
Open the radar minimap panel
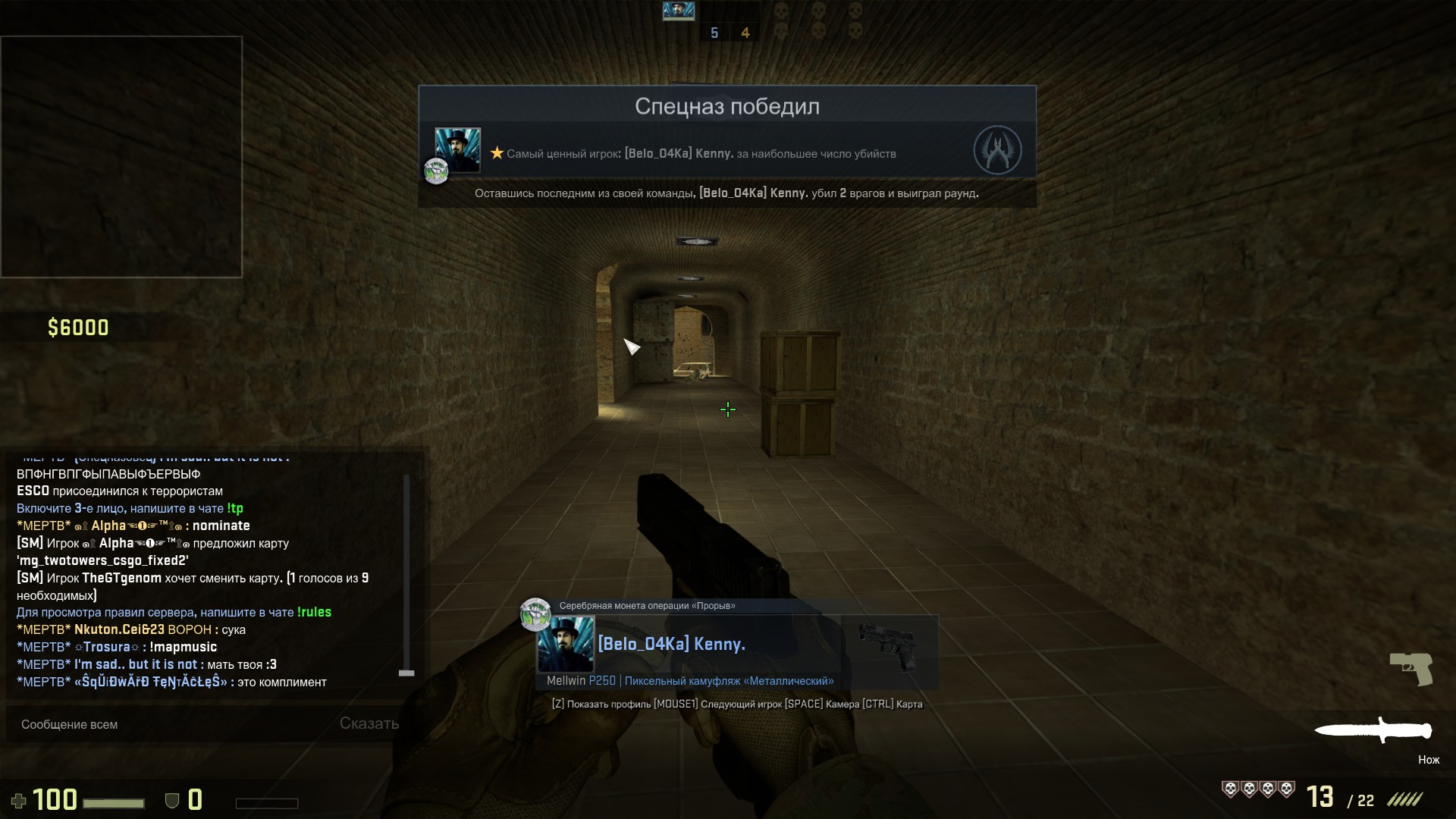click(x=121, y=157)
